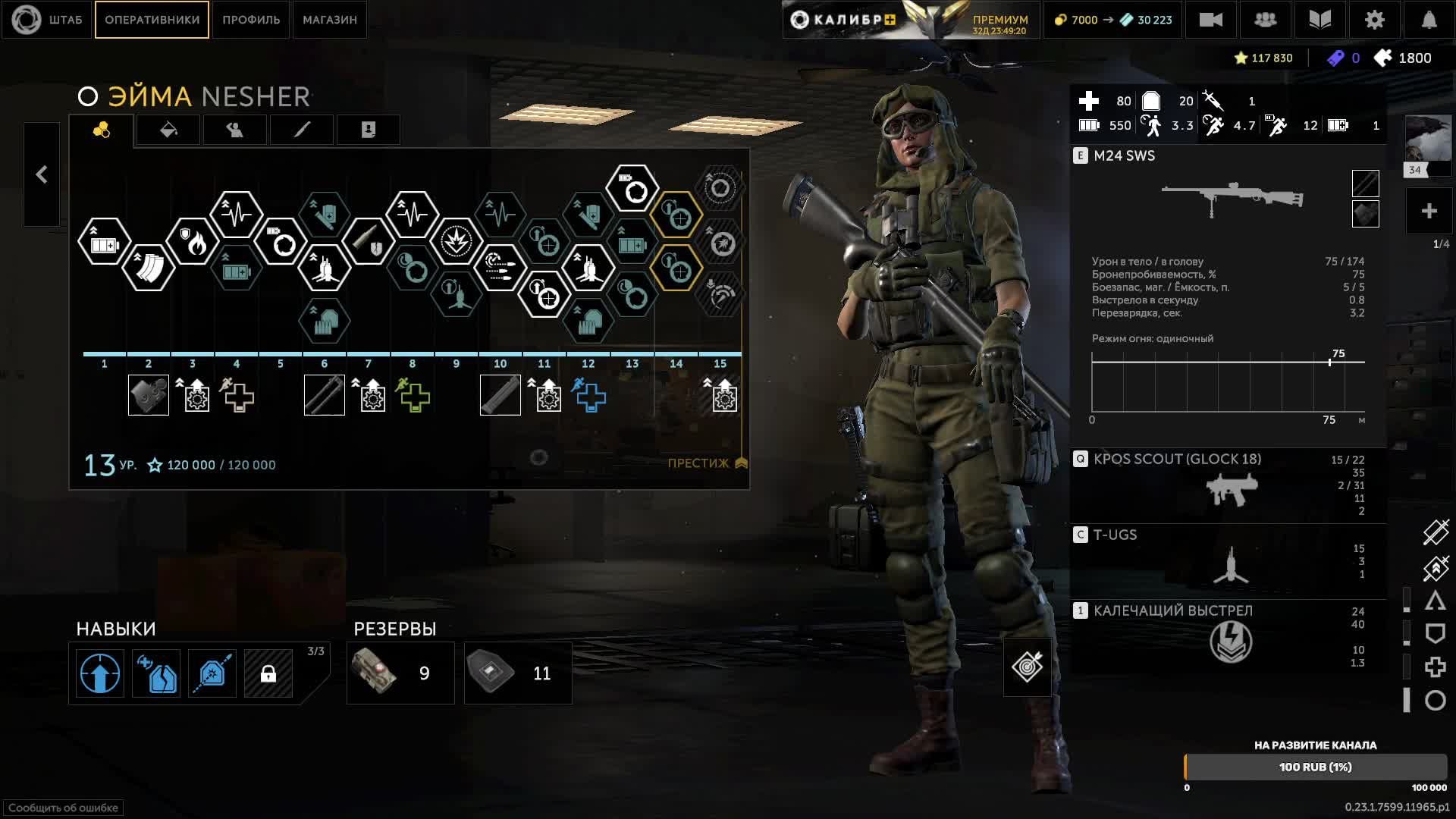Screen dimensions: 1456x819
Task: Open the Магазин shop
Action: coord(330,20)
